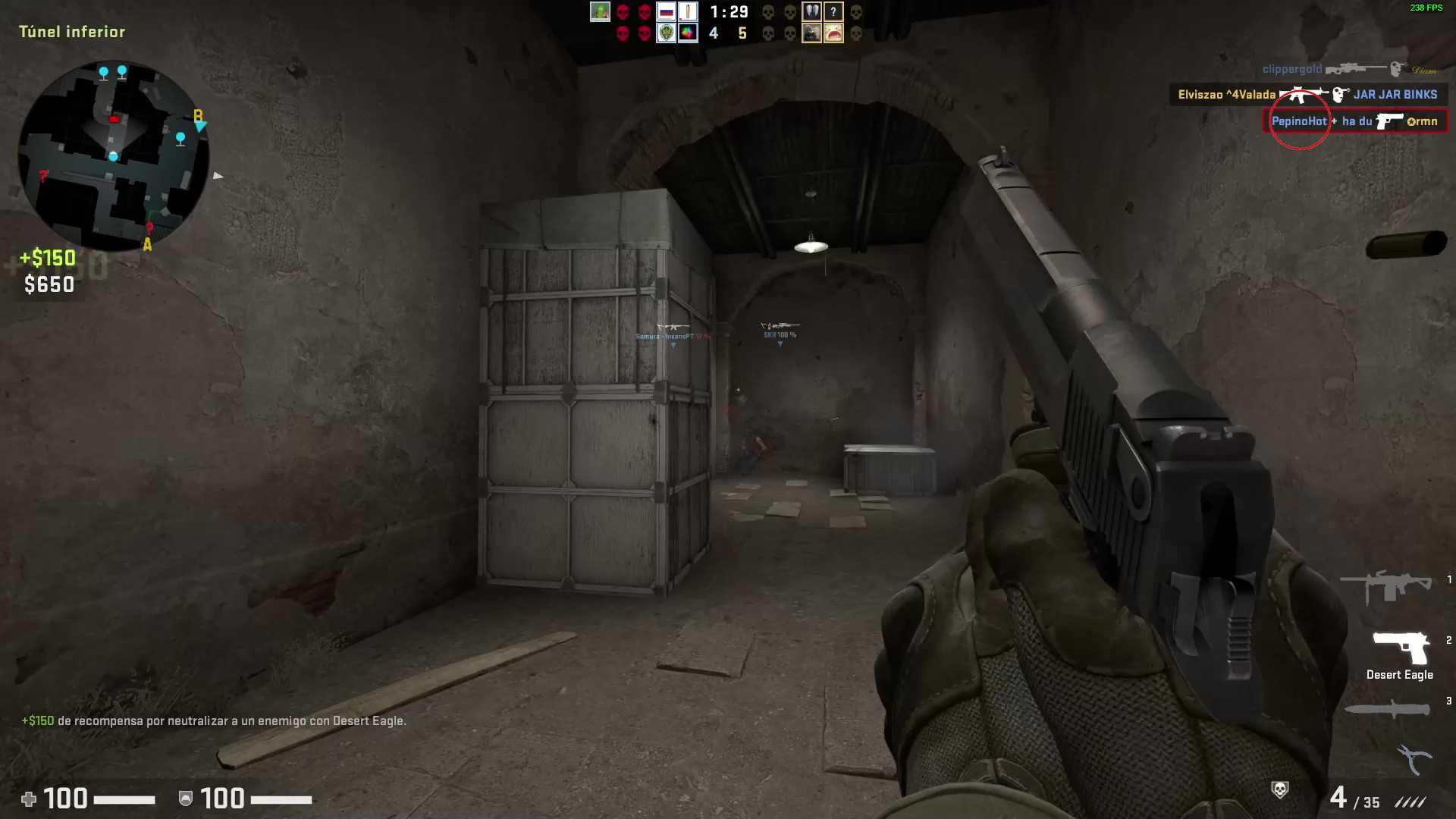Click the B bombsite marker on radar
Viewport: 1456px width, 819px height.
point(198,116)
